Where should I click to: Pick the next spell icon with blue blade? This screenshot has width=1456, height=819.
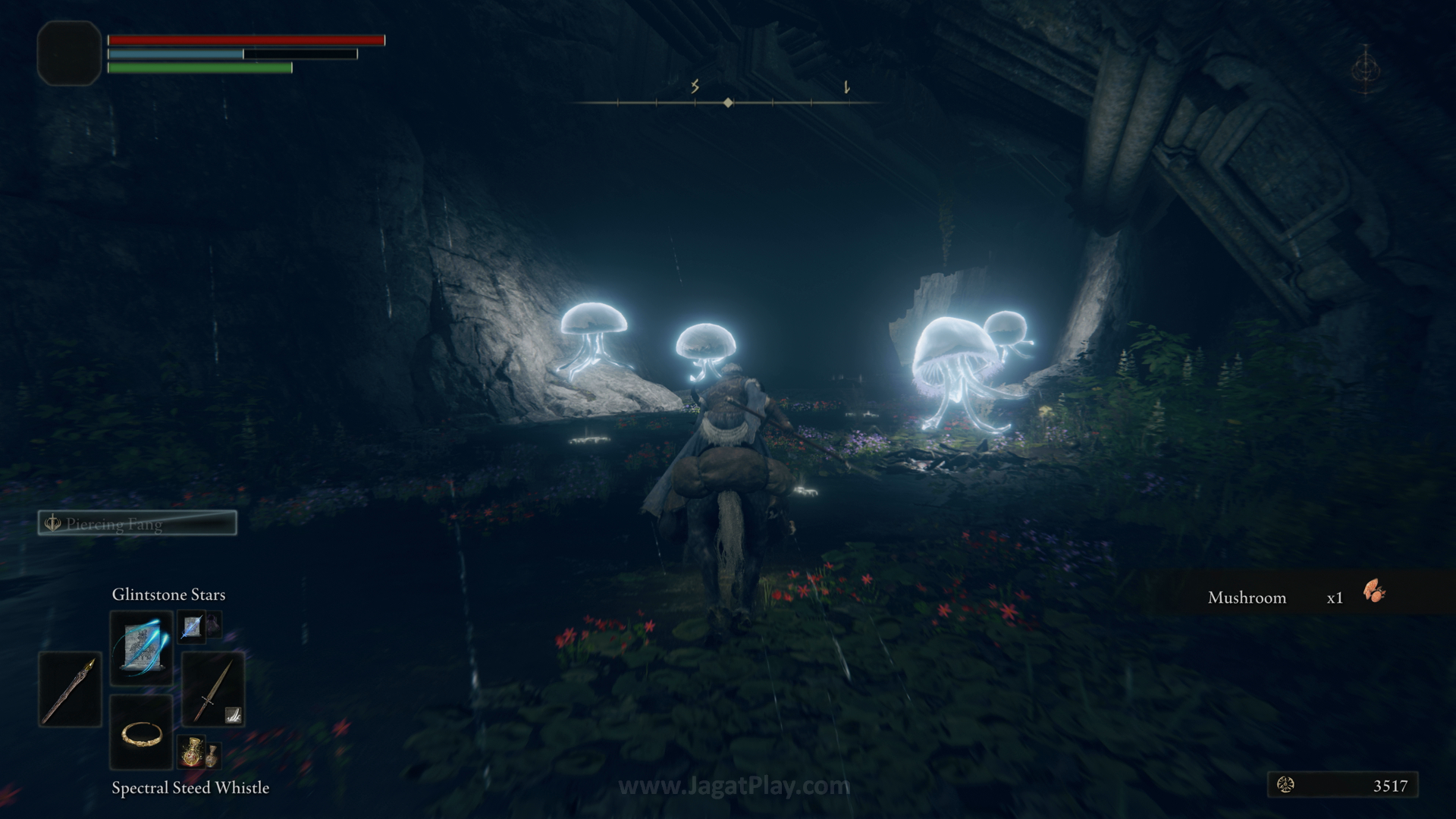point(191,626)
